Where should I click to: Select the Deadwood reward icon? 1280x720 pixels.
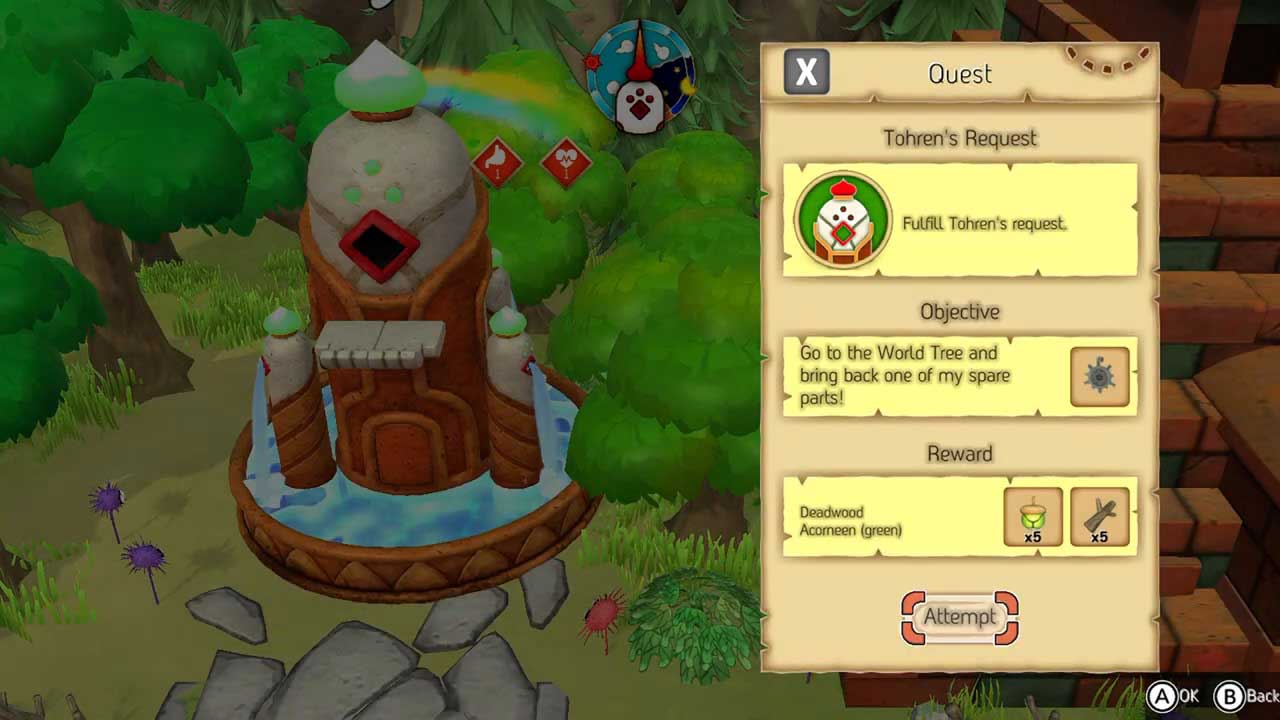tap(1100, 517)
